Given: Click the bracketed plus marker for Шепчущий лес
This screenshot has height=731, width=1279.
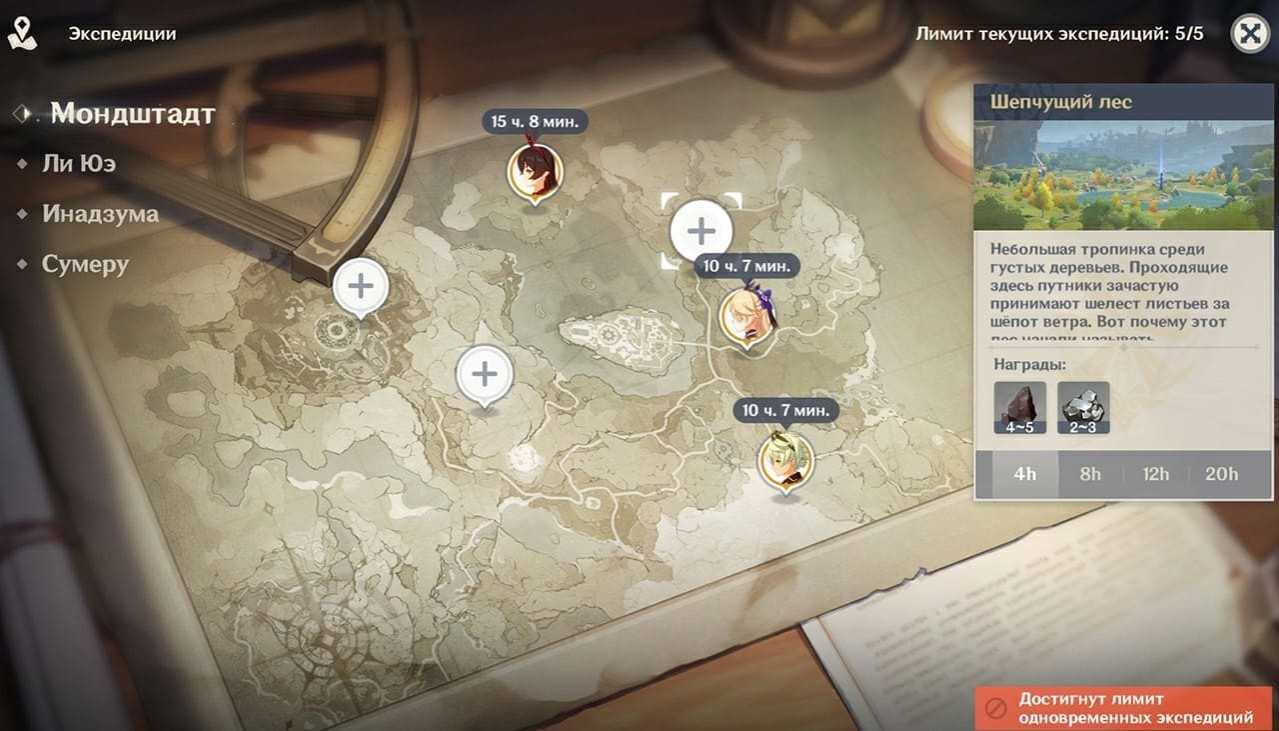Looking at the screenshot, I should point(701,232).
